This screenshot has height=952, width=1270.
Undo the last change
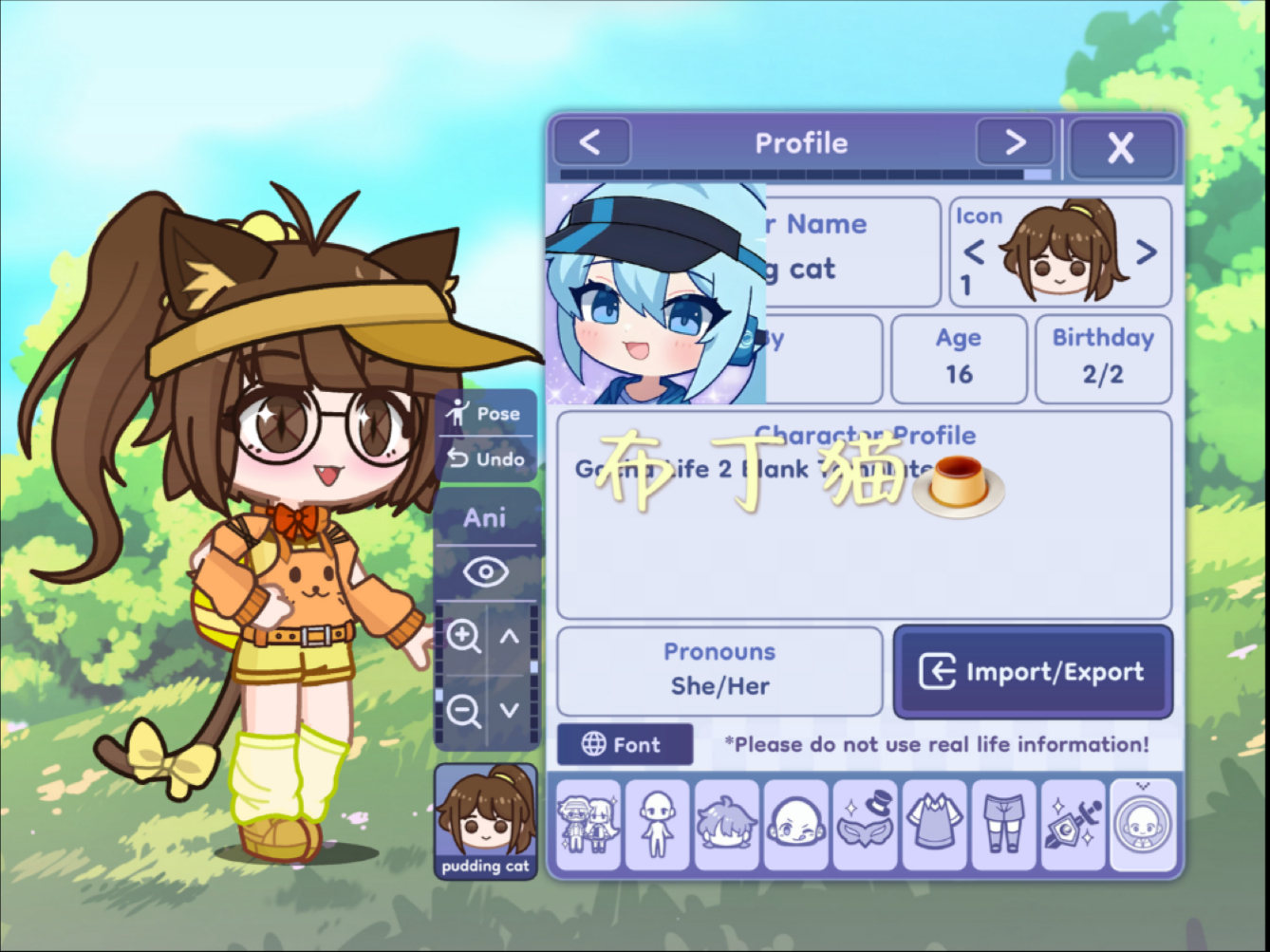pyautogui.click(x=486, y=459)
